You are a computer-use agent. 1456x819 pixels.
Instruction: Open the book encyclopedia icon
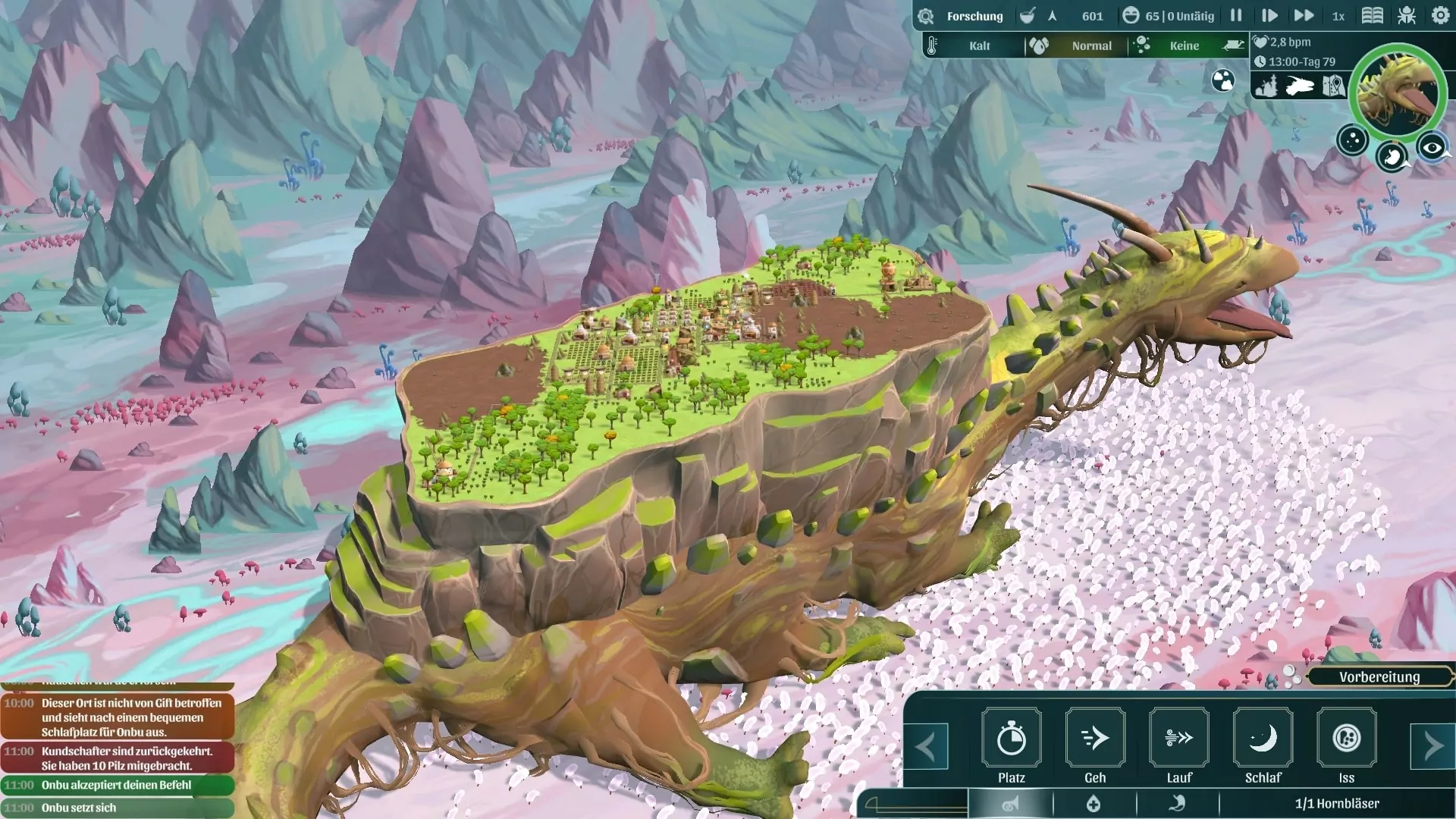pyautogui.click(x=1373, y=15)
